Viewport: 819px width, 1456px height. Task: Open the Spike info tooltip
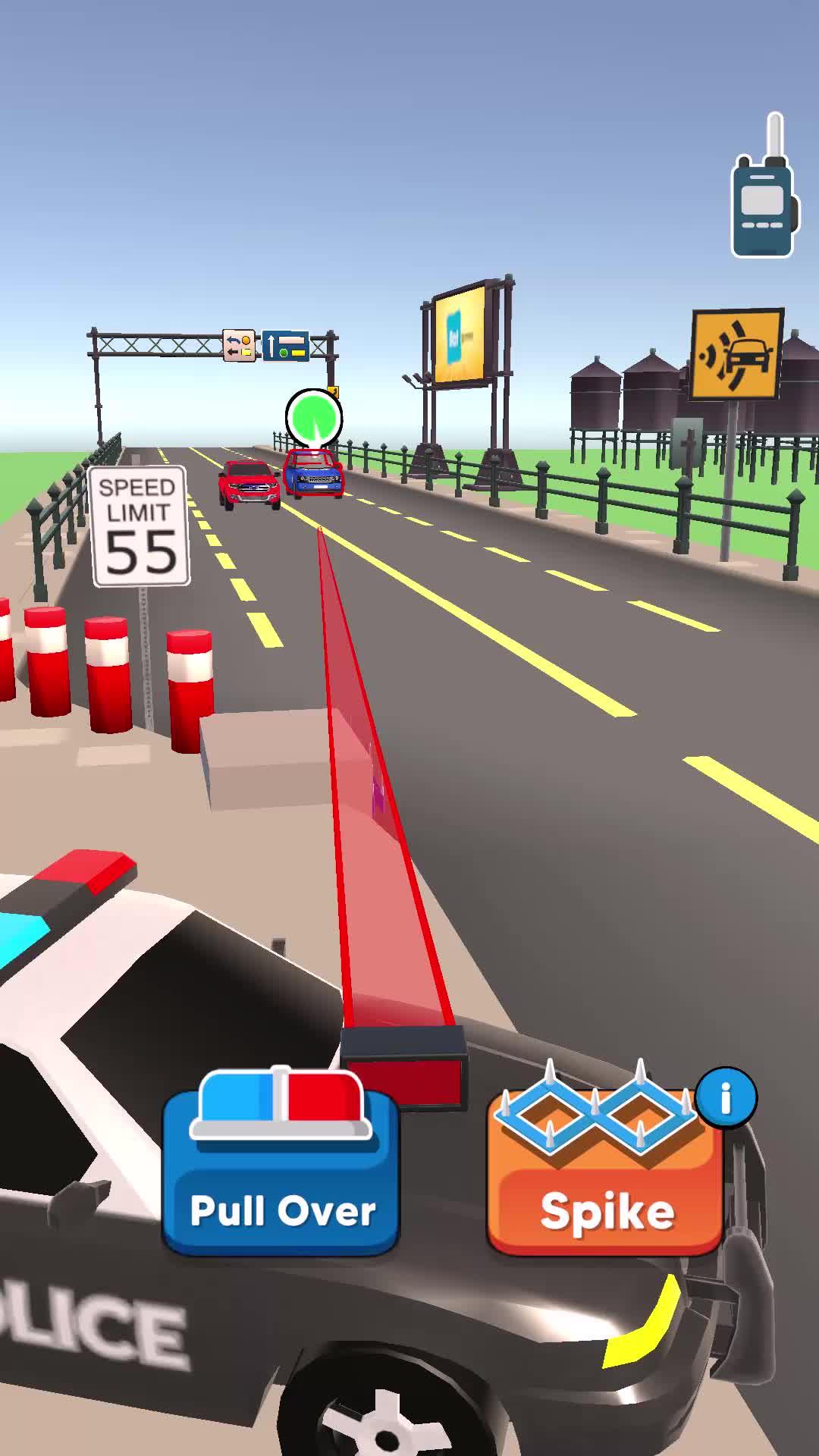pyautogui.click(x=726, y=1097)
